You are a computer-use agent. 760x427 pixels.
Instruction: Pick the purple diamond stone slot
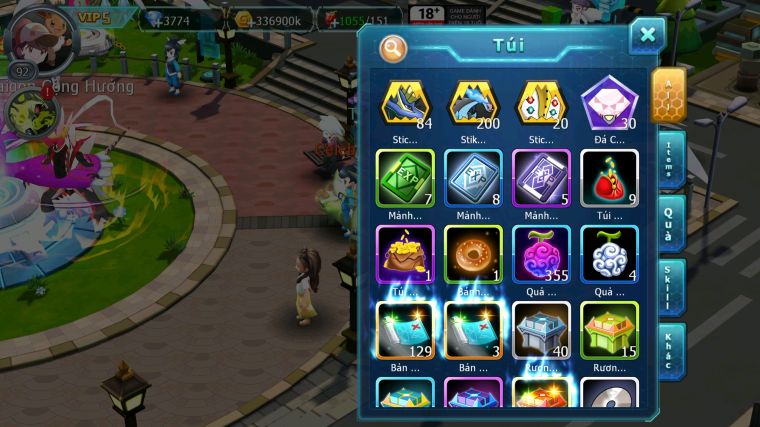609,103
